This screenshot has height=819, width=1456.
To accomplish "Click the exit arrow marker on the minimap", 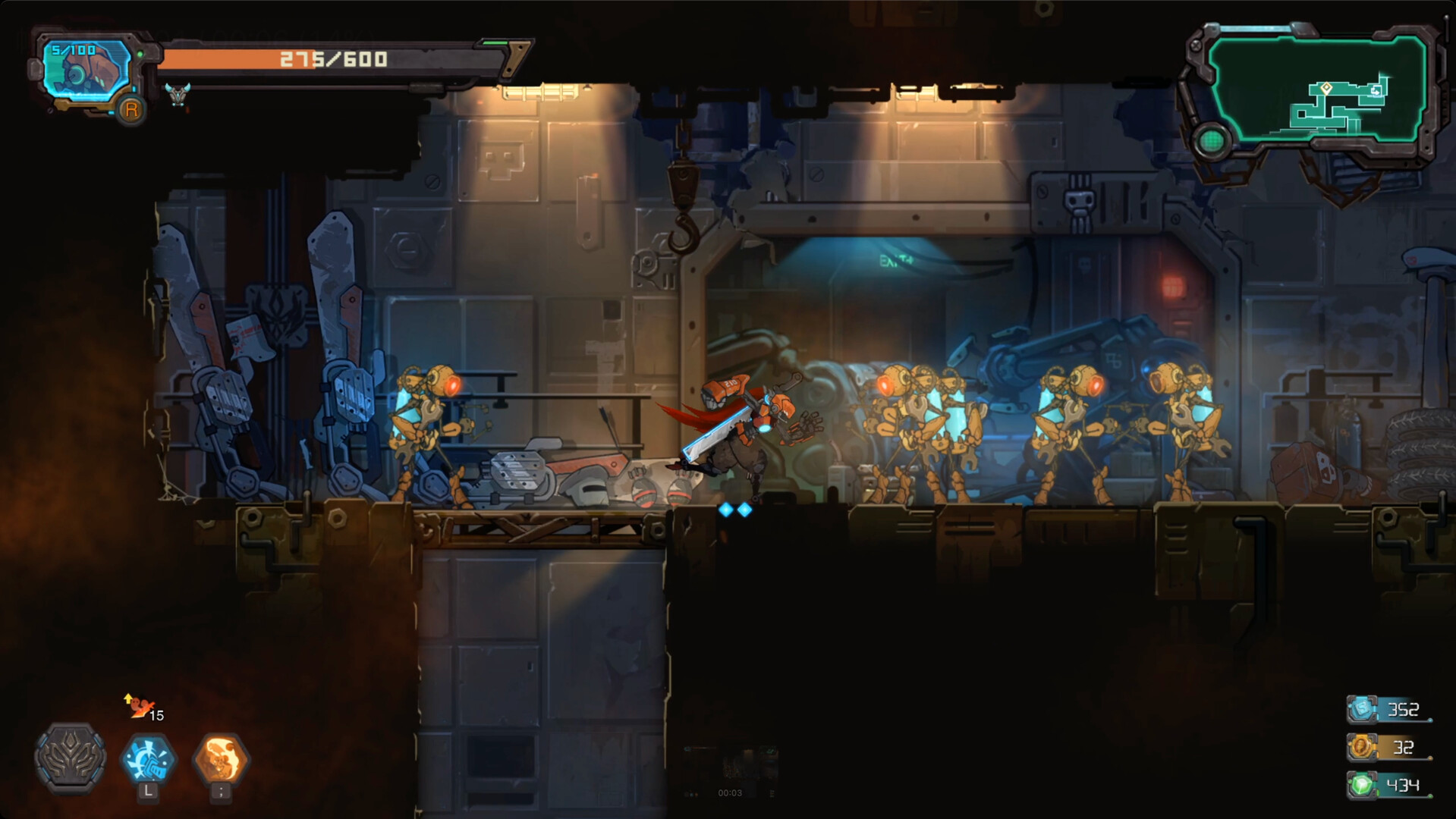I will [1376, 93].
